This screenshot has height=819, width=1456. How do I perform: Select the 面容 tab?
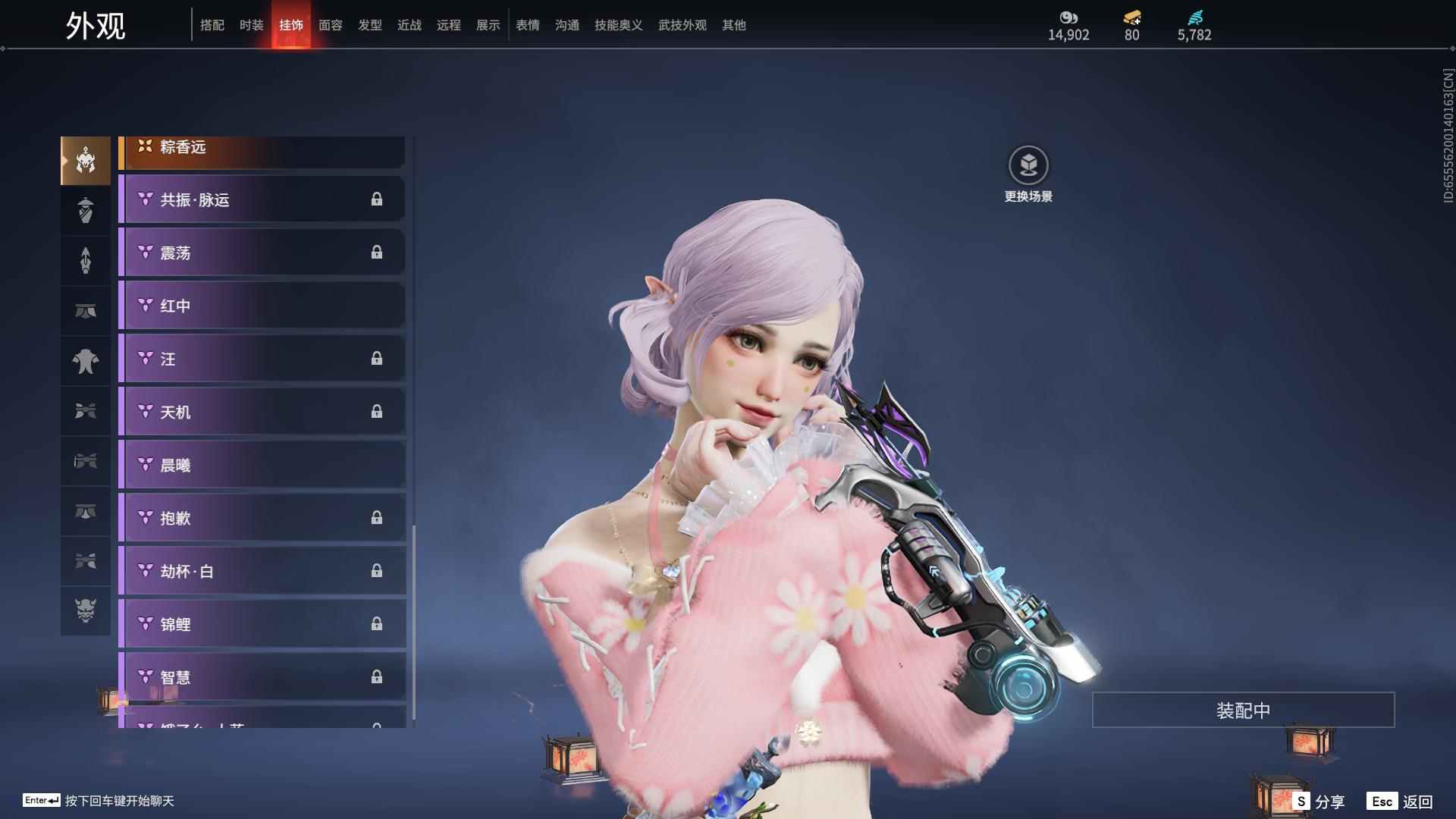tap(331, 25)
